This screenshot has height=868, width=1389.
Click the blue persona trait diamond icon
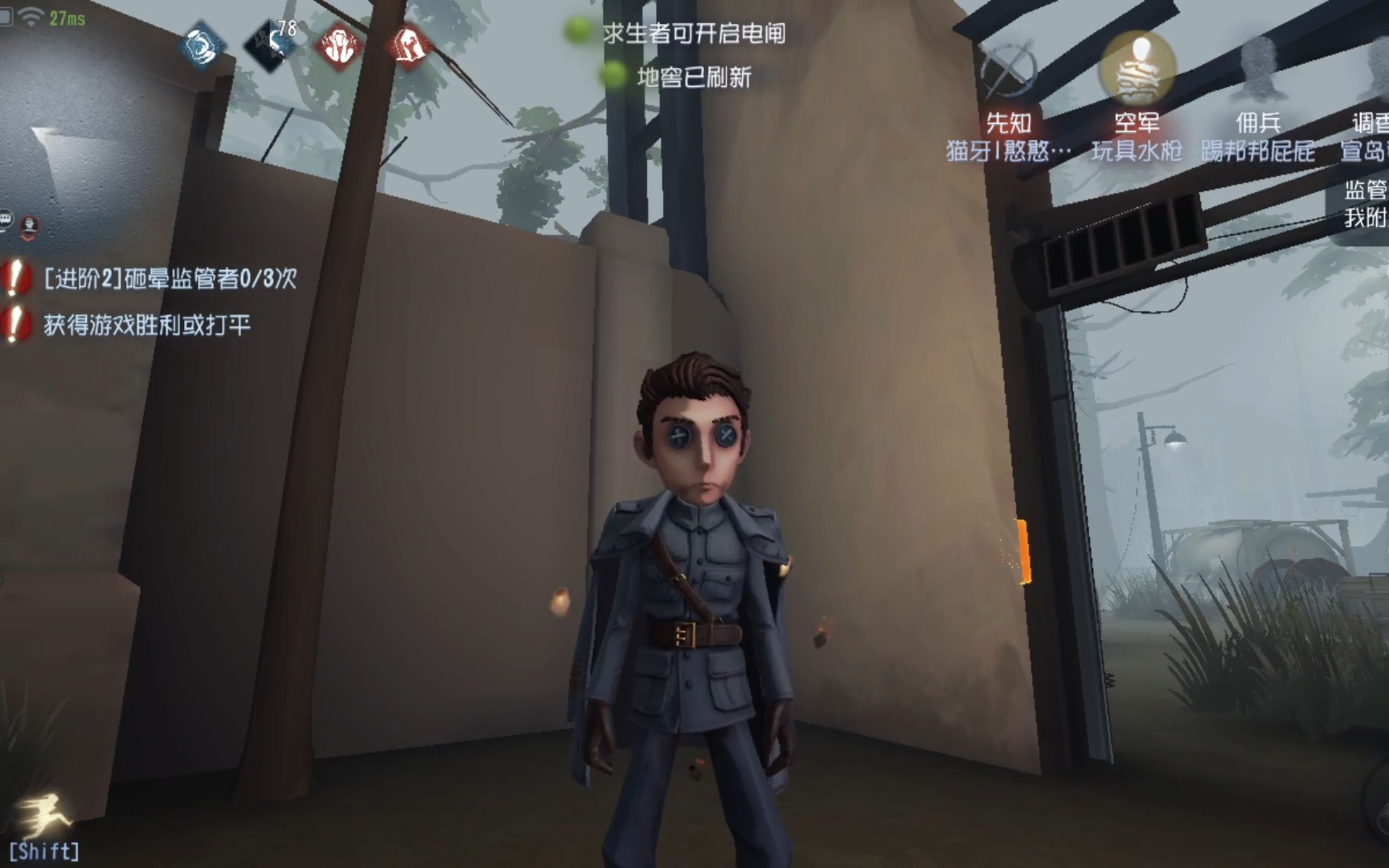(200, 44)
